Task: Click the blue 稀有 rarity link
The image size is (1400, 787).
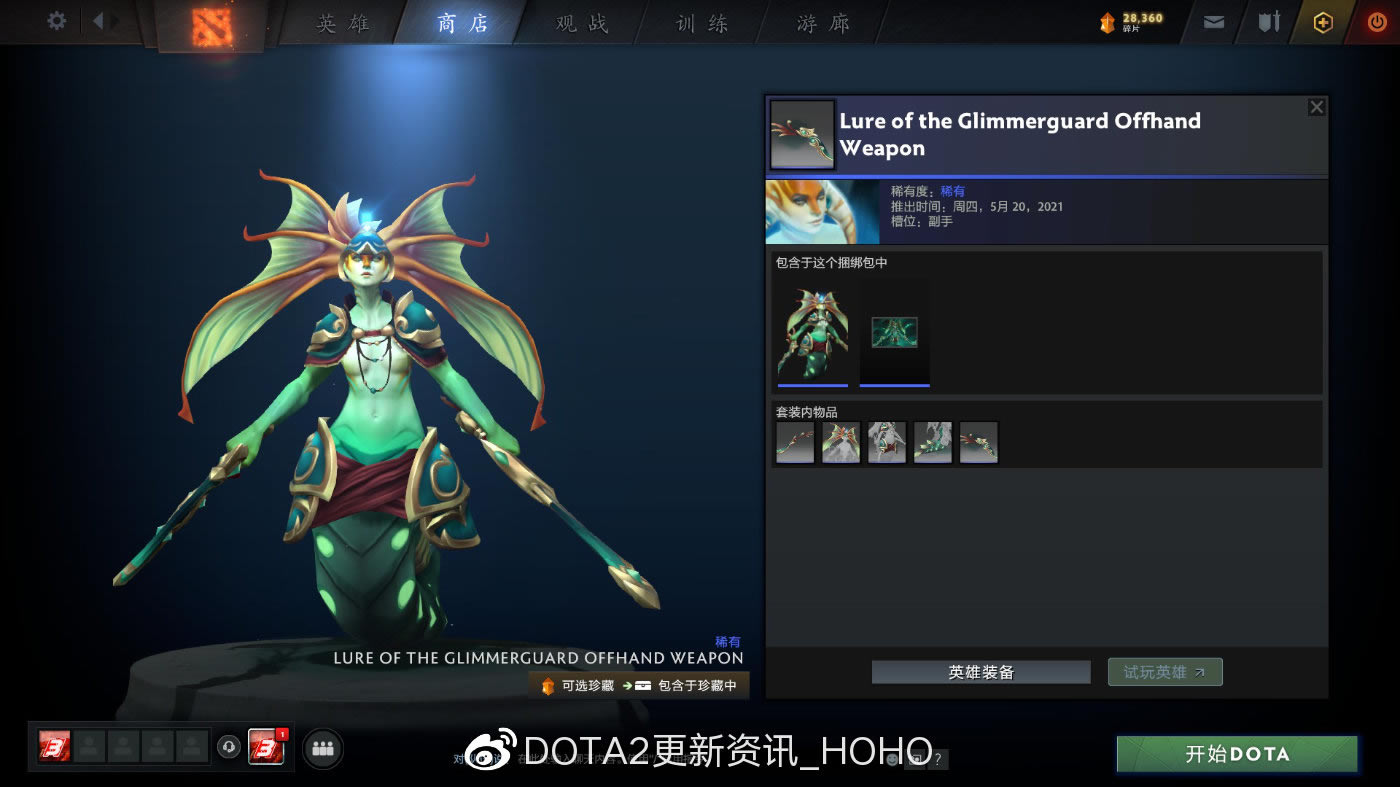Action: [x=951, y=191]
